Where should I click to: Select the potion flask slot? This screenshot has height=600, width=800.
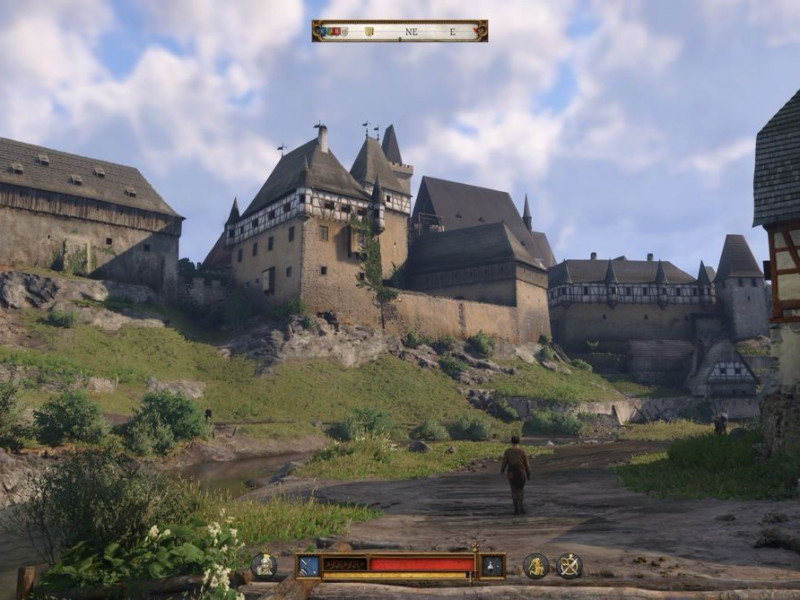492,566
